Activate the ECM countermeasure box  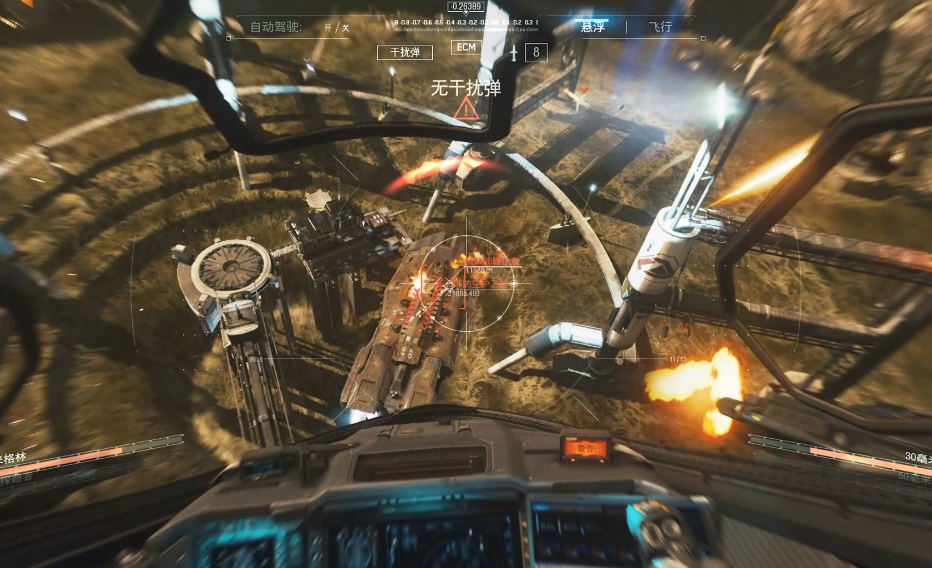[x=466, y=47]
